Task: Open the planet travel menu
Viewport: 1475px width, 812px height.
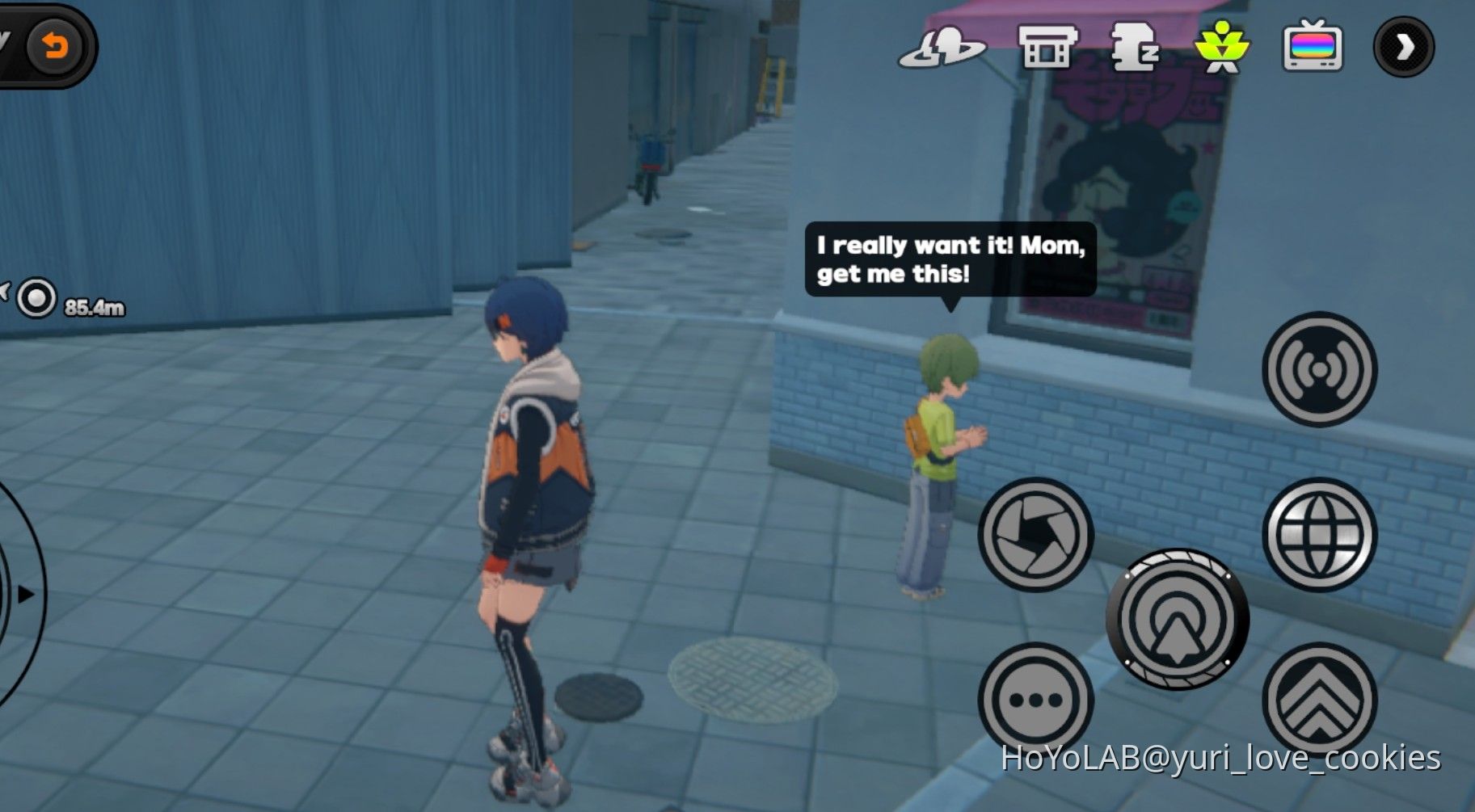Action: [x=940, y=47]
